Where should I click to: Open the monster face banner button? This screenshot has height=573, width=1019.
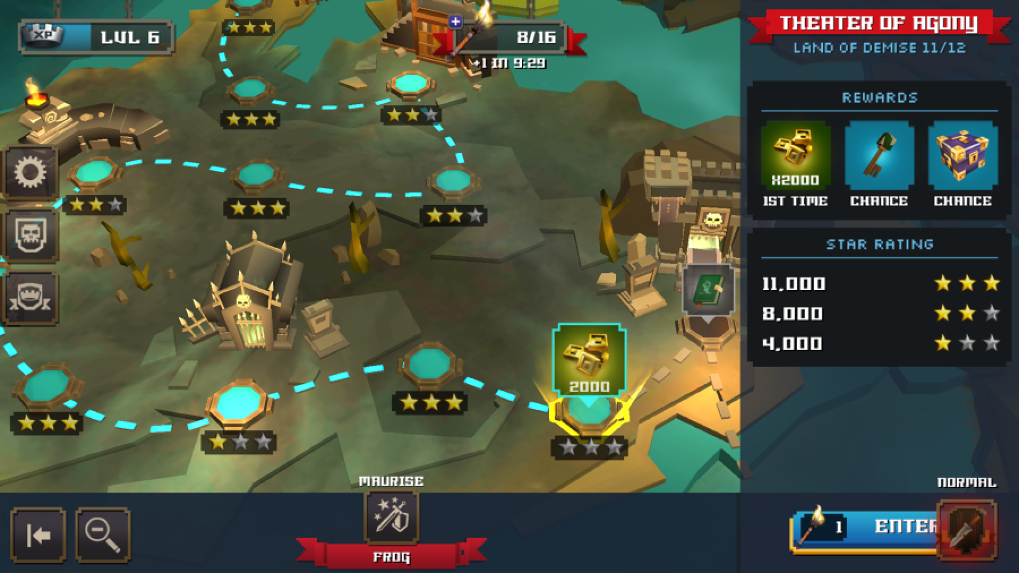31,297
